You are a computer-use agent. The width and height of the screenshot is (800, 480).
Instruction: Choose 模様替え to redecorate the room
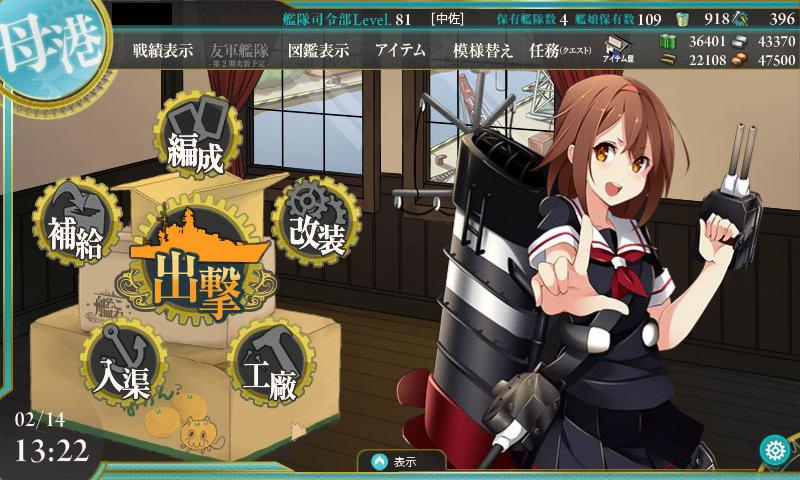point(483,51)
